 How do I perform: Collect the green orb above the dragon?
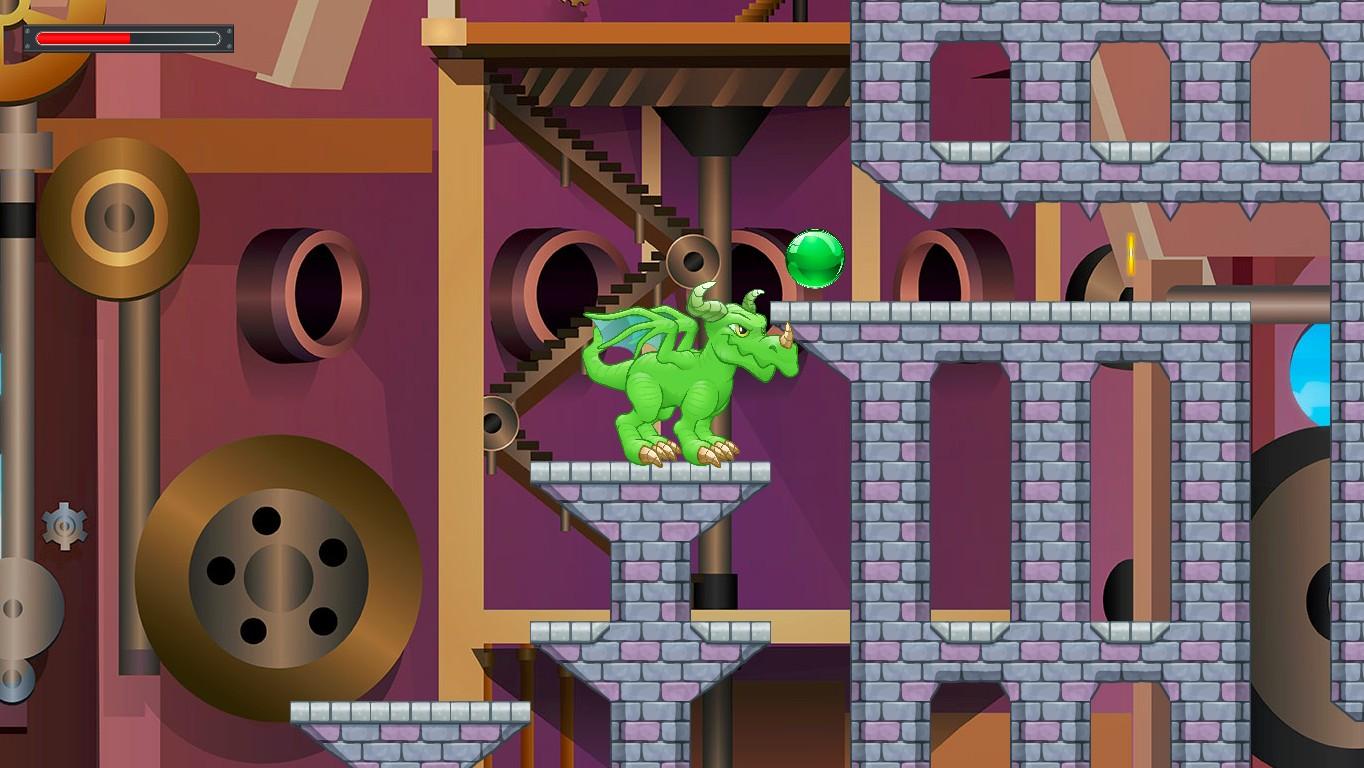(x=816, y=260)
